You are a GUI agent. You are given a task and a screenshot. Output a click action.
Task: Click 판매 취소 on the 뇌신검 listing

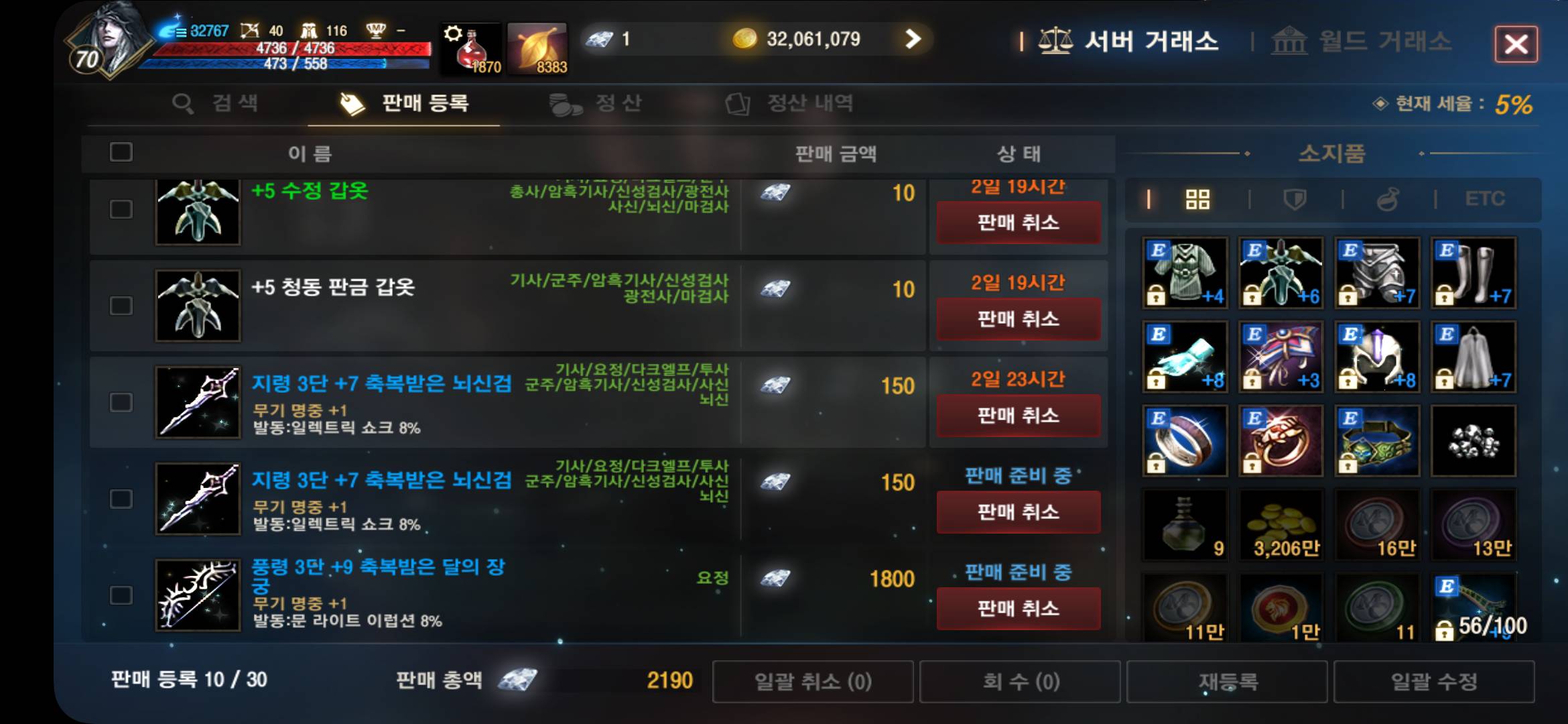(1018, 416)
